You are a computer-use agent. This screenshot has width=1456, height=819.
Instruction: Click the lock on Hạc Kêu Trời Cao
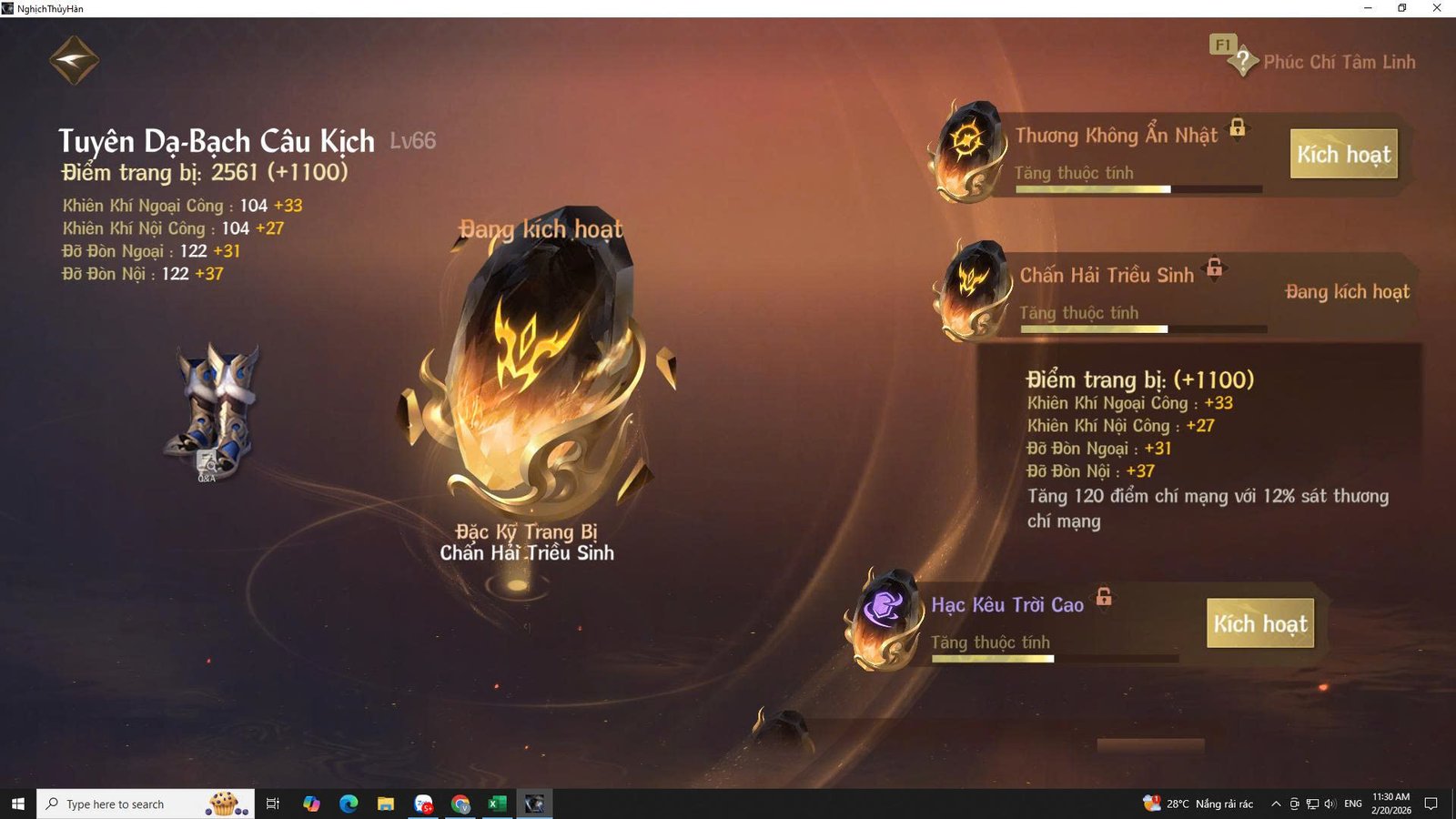(x=1104, y=599)
